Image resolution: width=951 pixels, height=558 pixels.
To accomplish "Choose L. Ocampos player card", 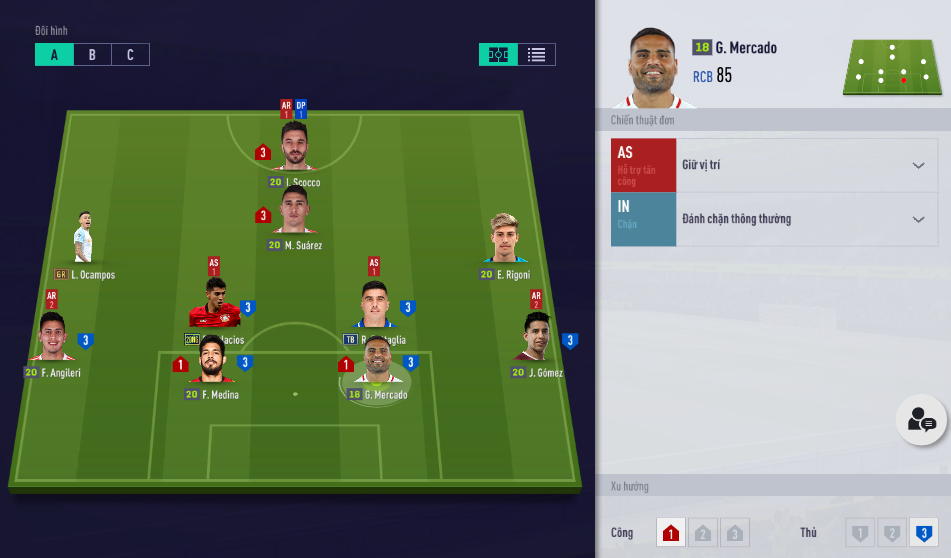I will 84,242.
